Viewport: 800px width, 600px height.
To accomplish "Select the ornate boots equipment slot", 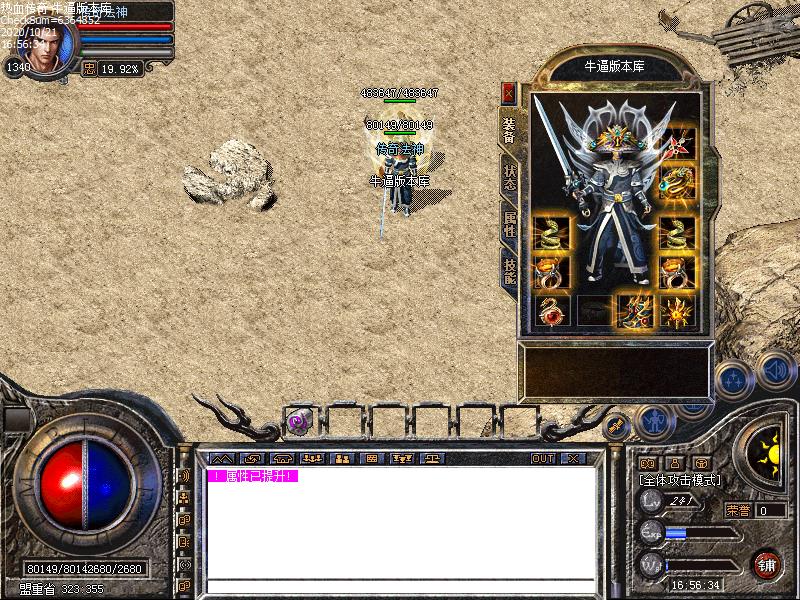I will pyautogui.click(x=634, y=311).
